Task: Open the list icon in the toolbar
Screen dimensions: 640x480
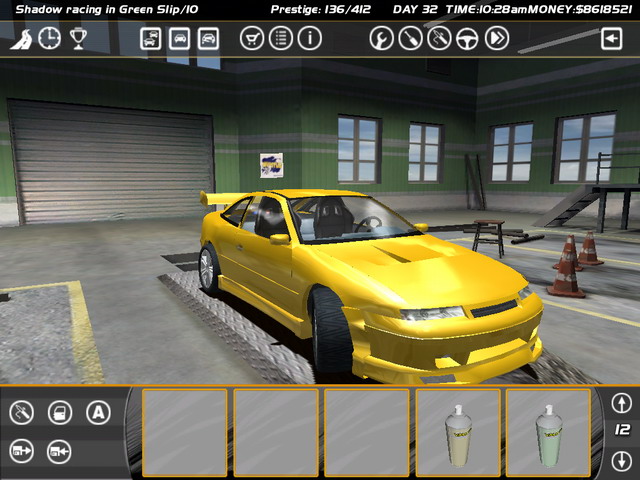Action: point(281,39)
